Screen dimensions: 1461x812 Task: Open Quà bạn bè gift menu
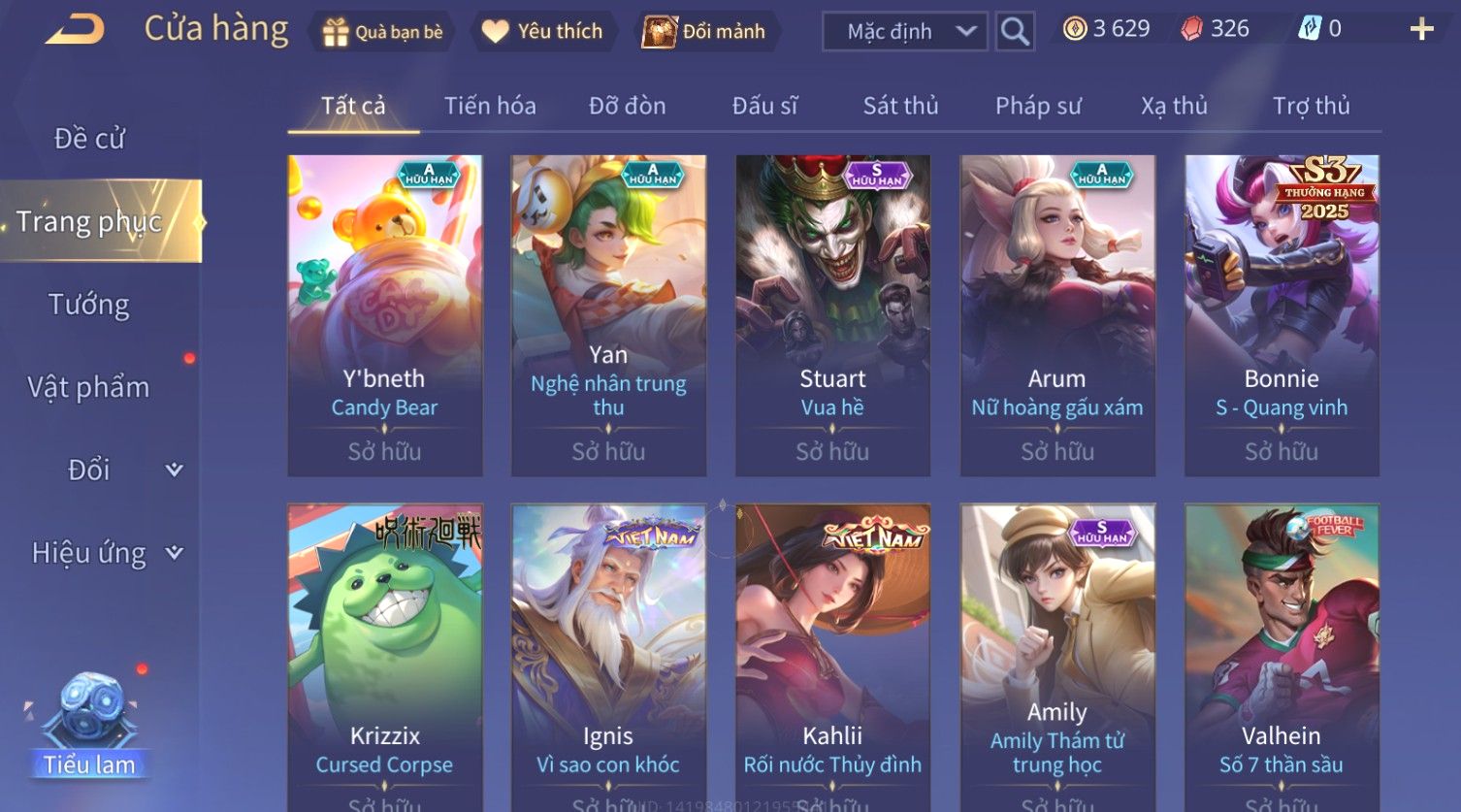click(382, 32)
